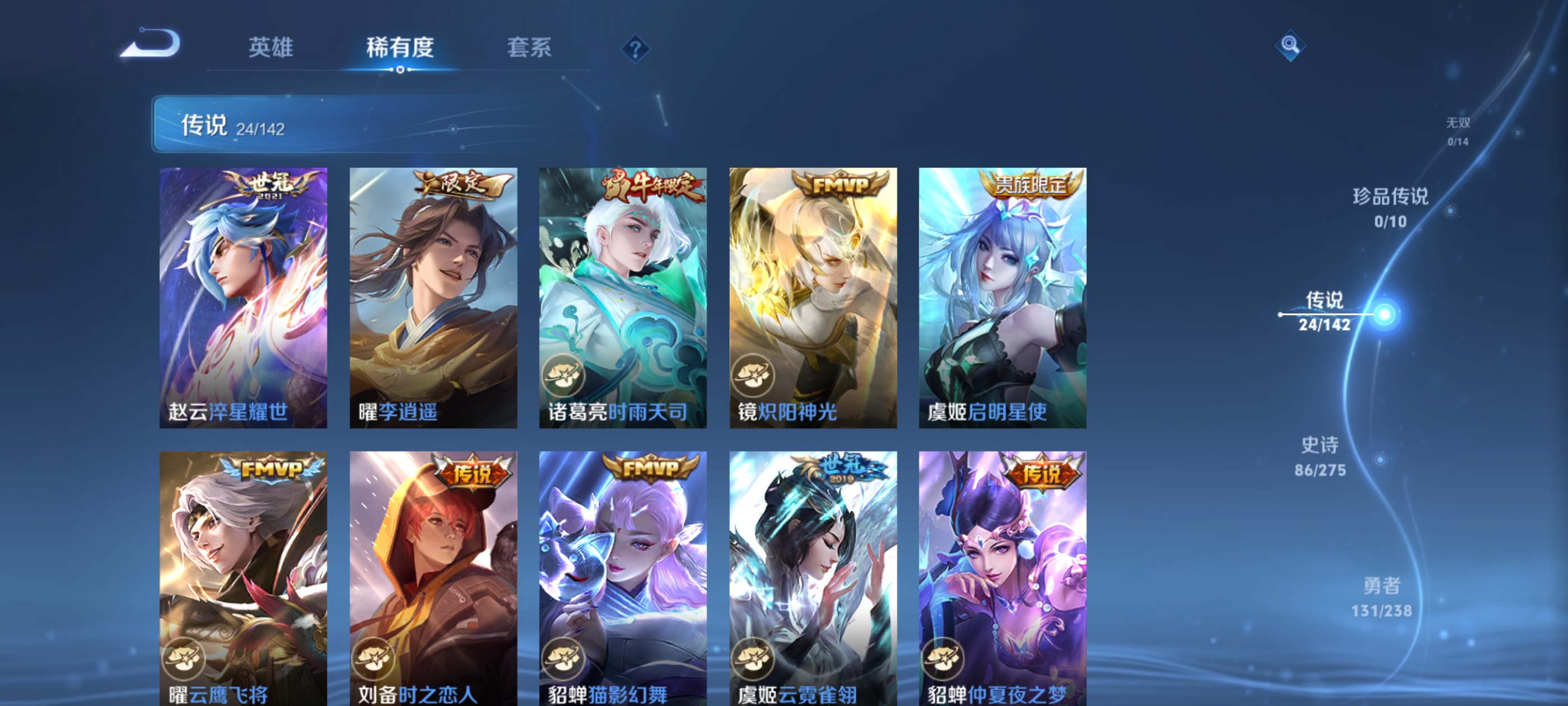1568x706 pixels.
Task: Switch to the 套系 tab
Action: [531, 48]
